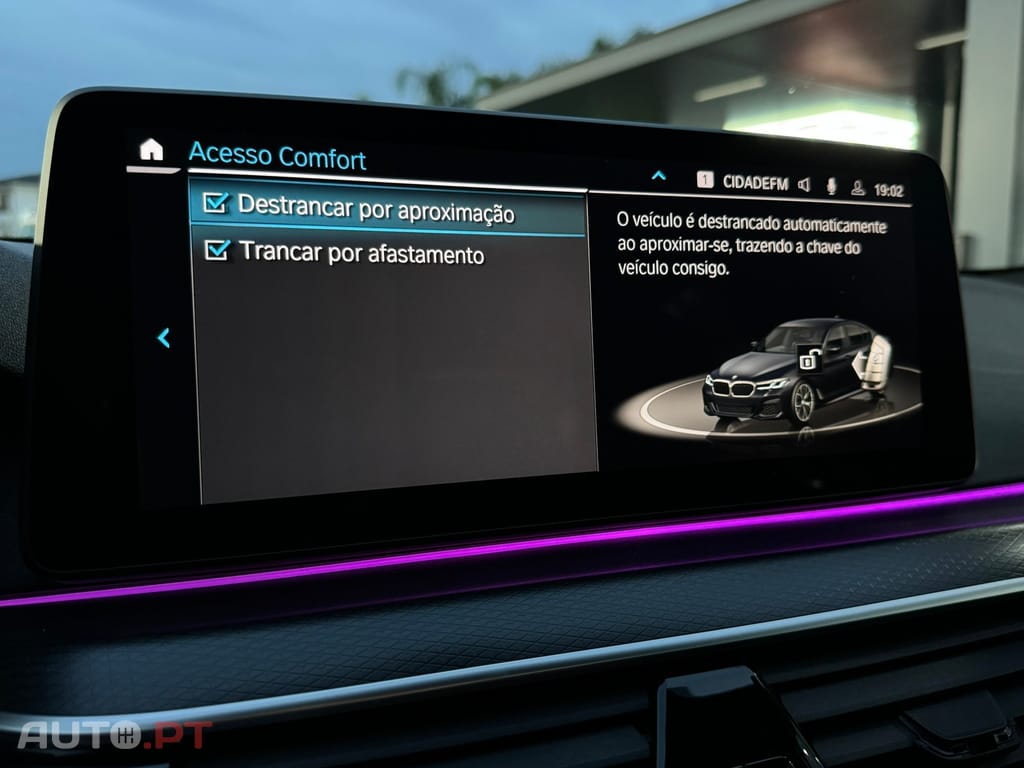Open the driver profile icon
1024x768 pixels.
coord(857,188)
